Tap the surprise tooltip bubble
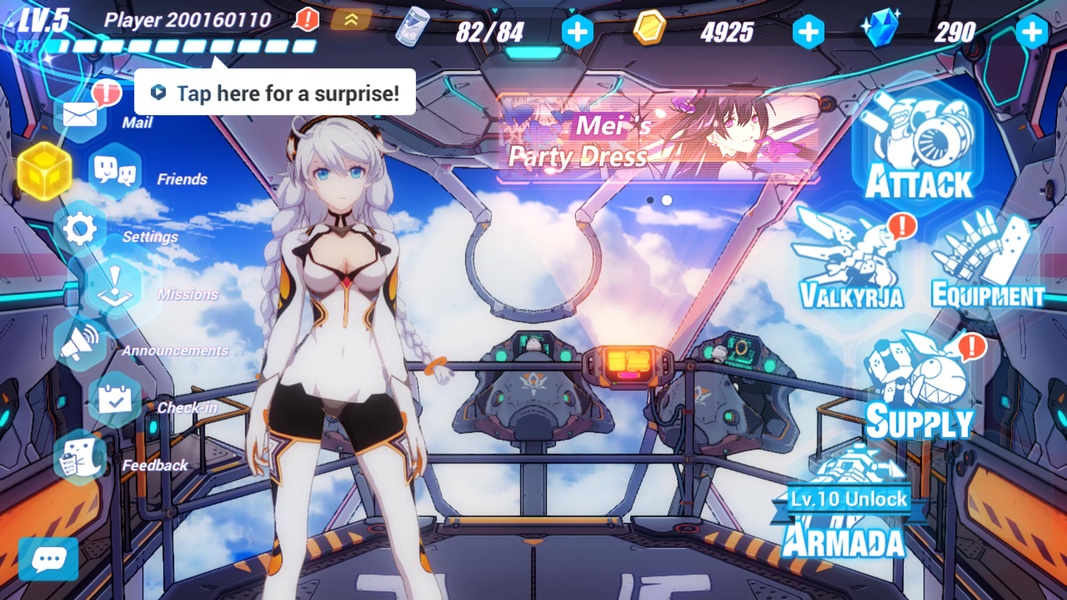The image size is (1067, 600). click(275, 93)
